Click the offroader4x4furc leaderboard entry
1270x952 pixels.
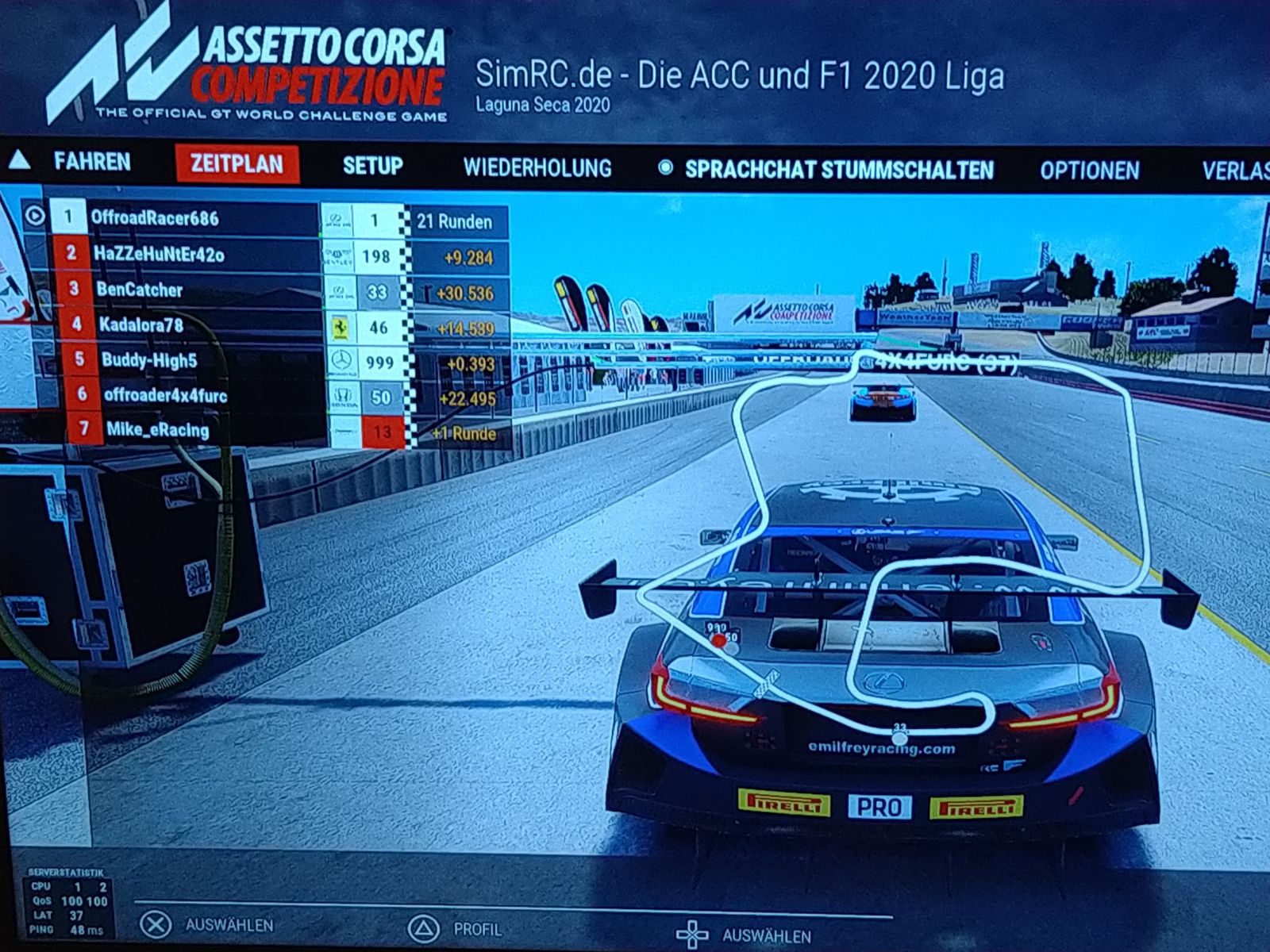tap(165, 395)
